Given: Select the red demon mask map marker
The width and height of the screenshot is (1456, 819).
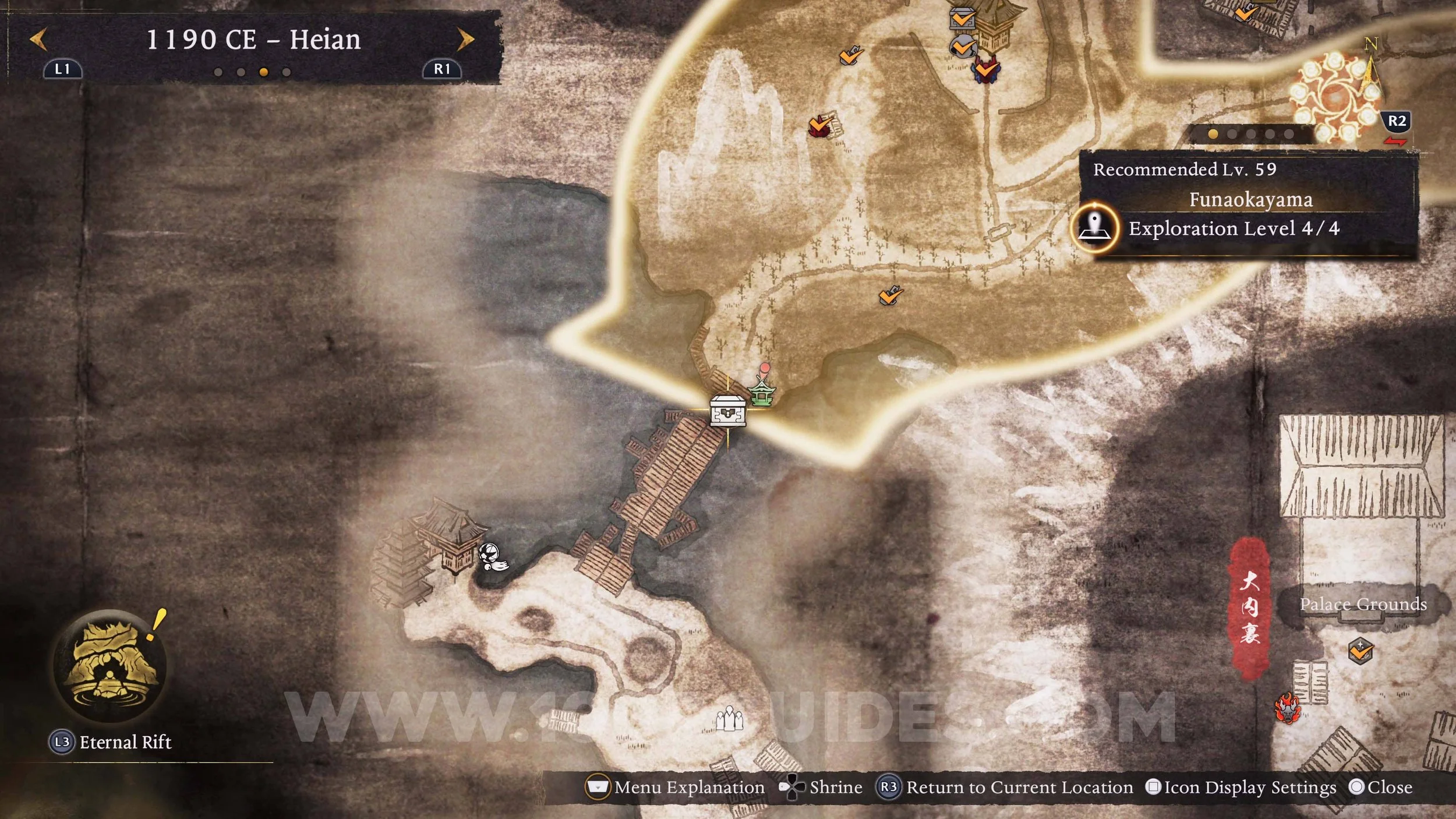Looking at the screenshot, I should 1287,708.
